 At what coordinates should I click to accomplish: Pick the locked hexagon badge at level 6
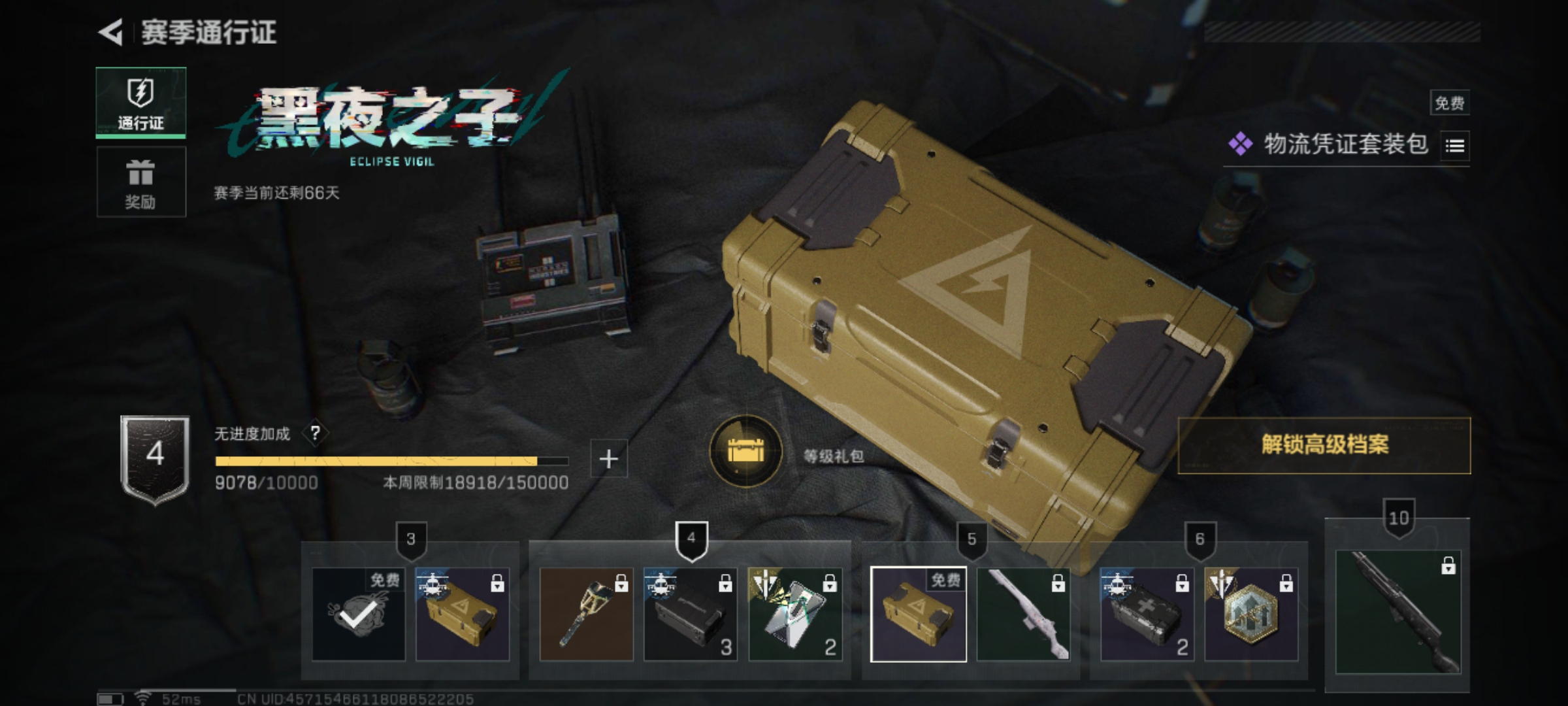tap(1250, 614)
